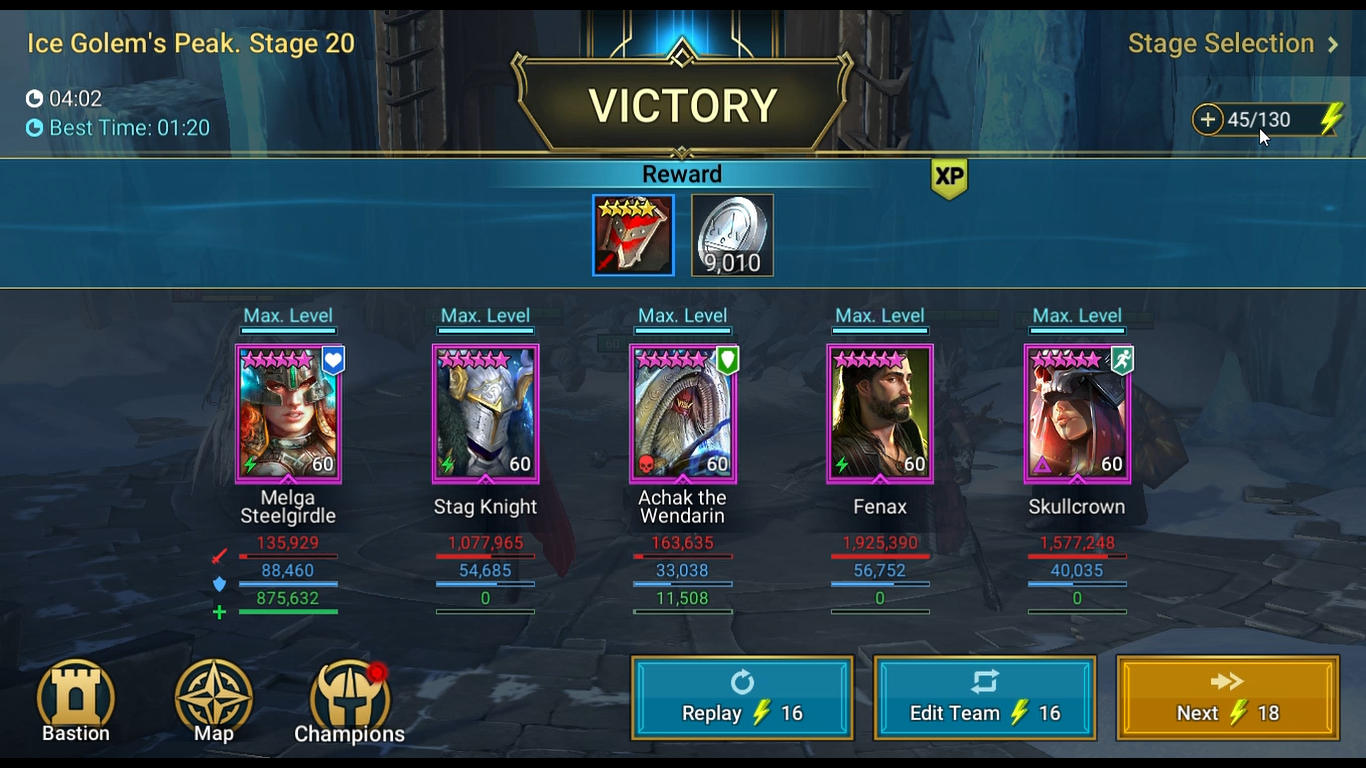This screenshot has height=768, width=1366.
Task: Open Edit Team
Action: click(x=984, y=697)
